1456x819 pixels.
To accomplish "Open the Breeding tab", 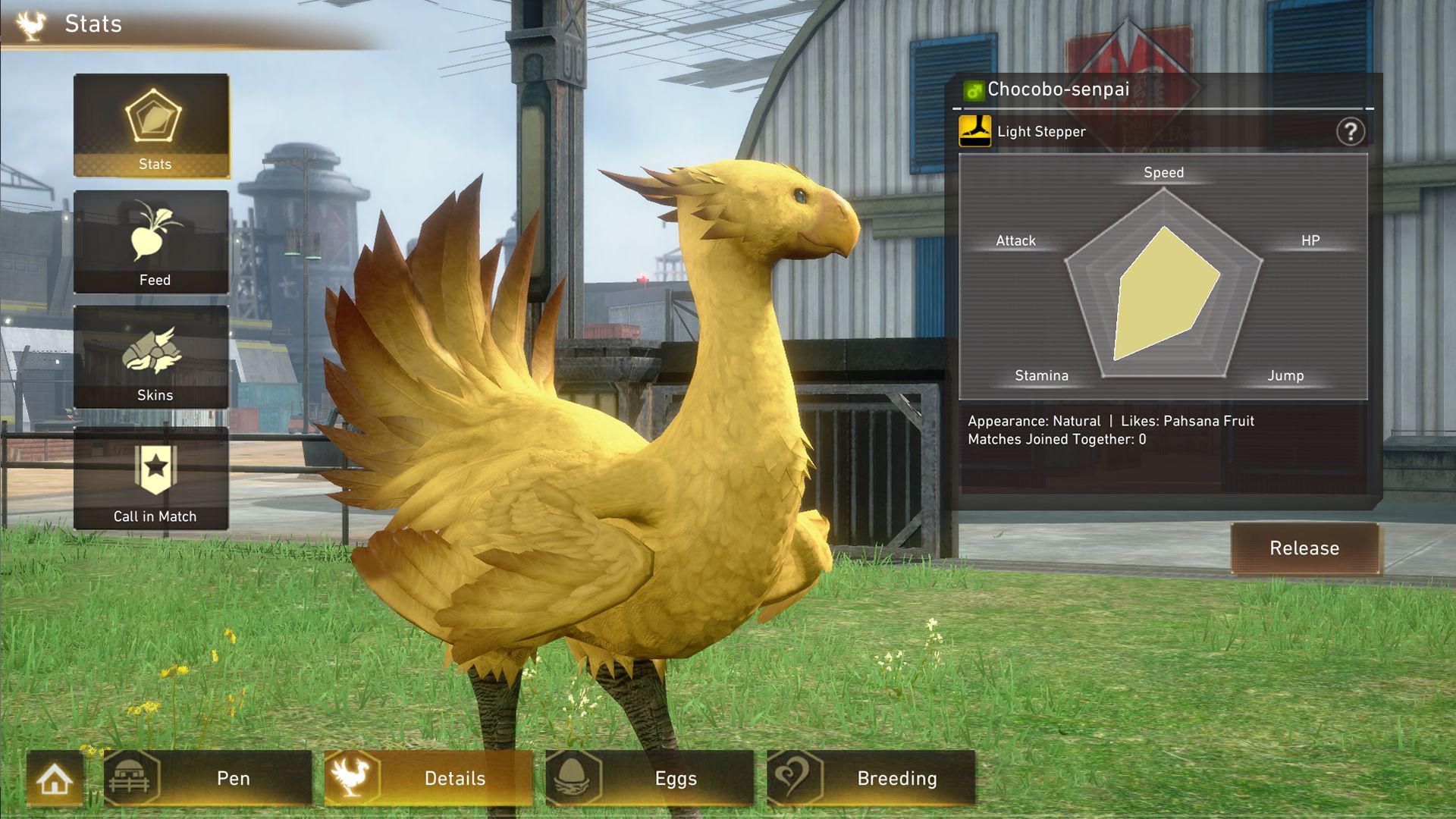I will pos(871,779).
